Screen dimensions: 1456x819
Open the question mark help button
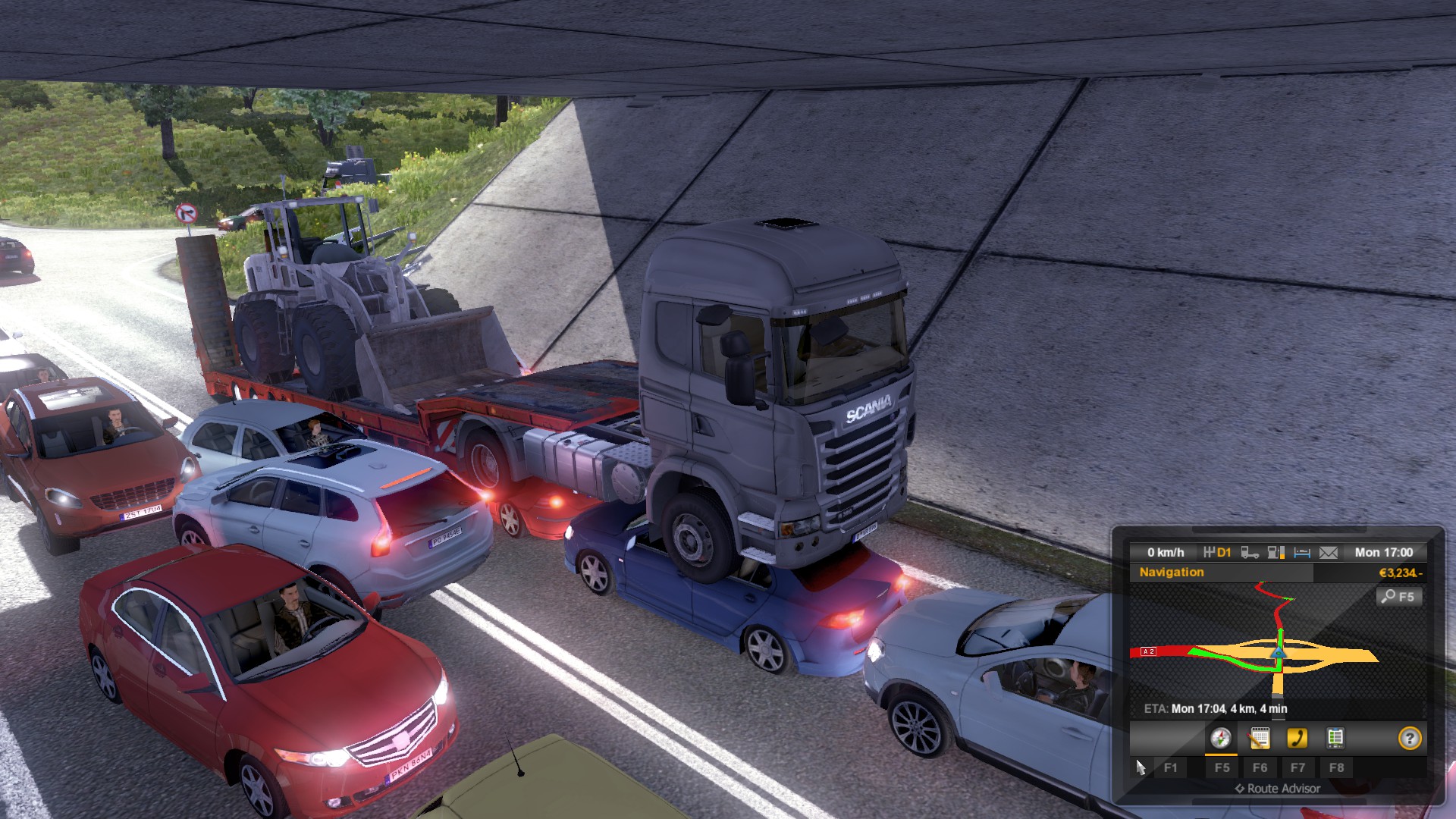click(x=1409, y=738)
